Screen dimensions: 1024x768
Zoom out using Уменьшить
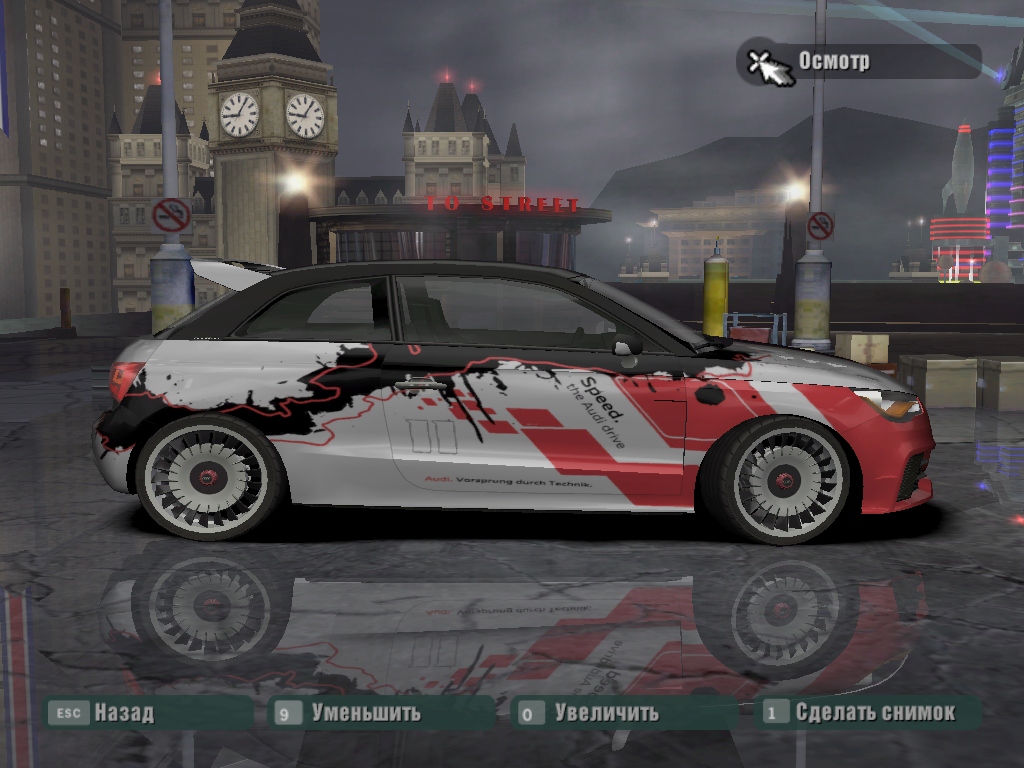click(365, 713)
